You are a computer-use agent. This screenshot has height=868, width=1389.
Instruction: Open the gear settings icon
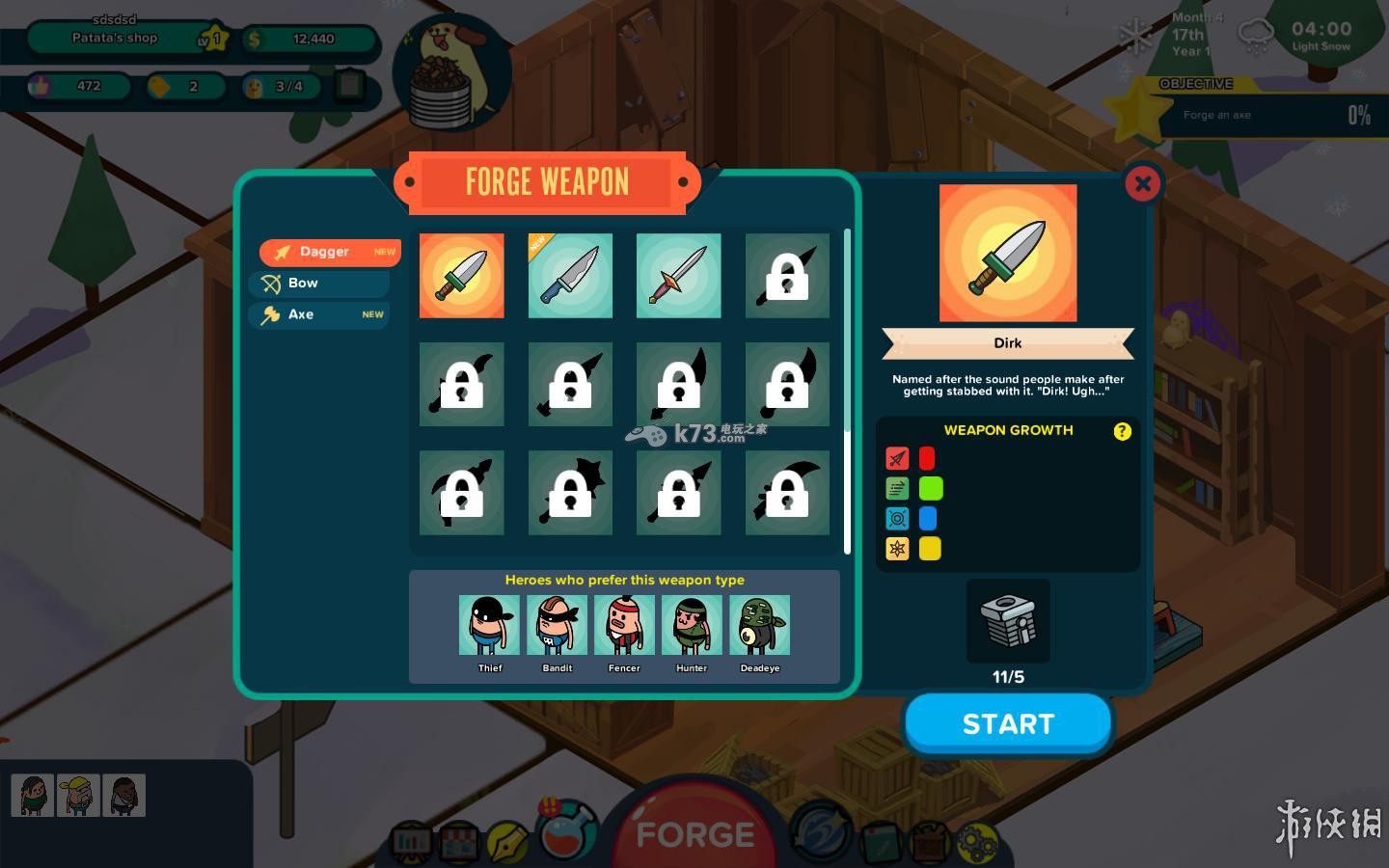[976, 841]
